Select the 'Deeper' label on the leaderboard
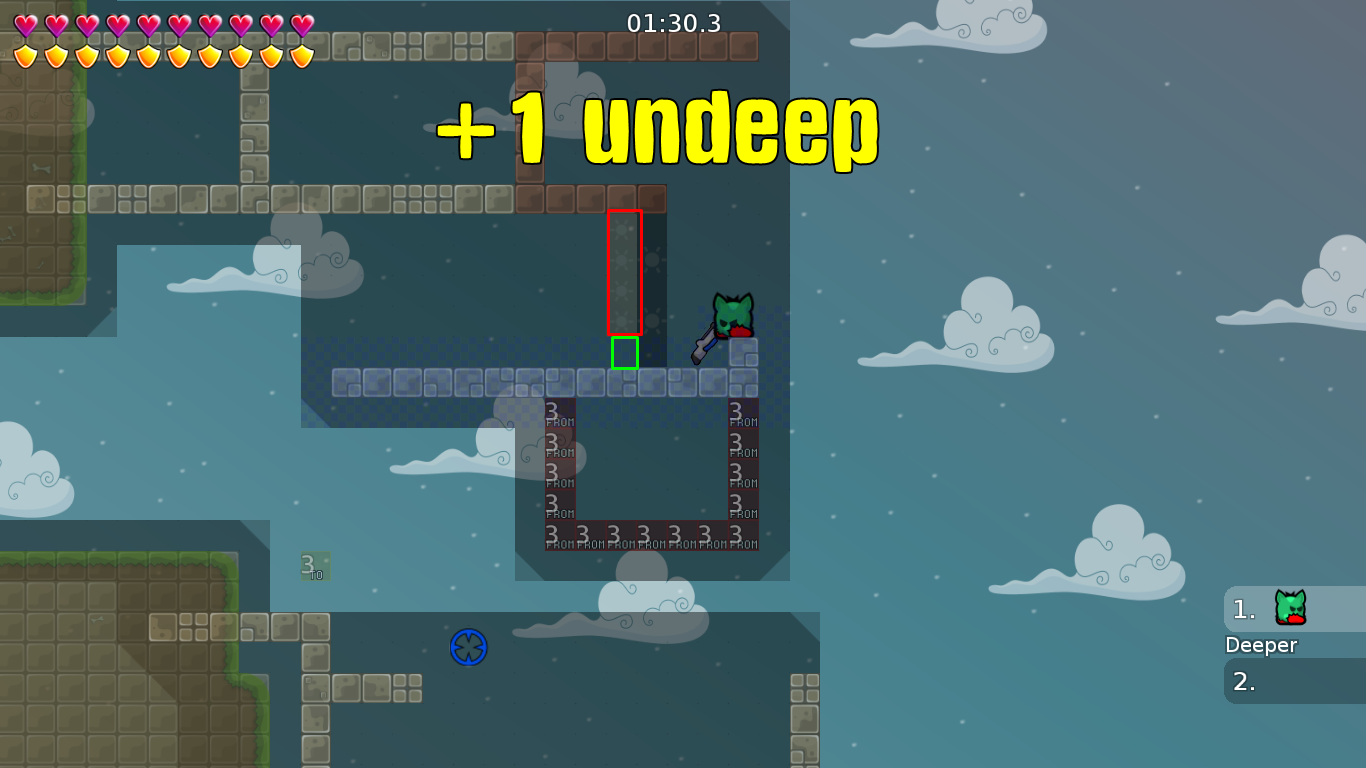1366x768 pixels. tap(1260, 645)
